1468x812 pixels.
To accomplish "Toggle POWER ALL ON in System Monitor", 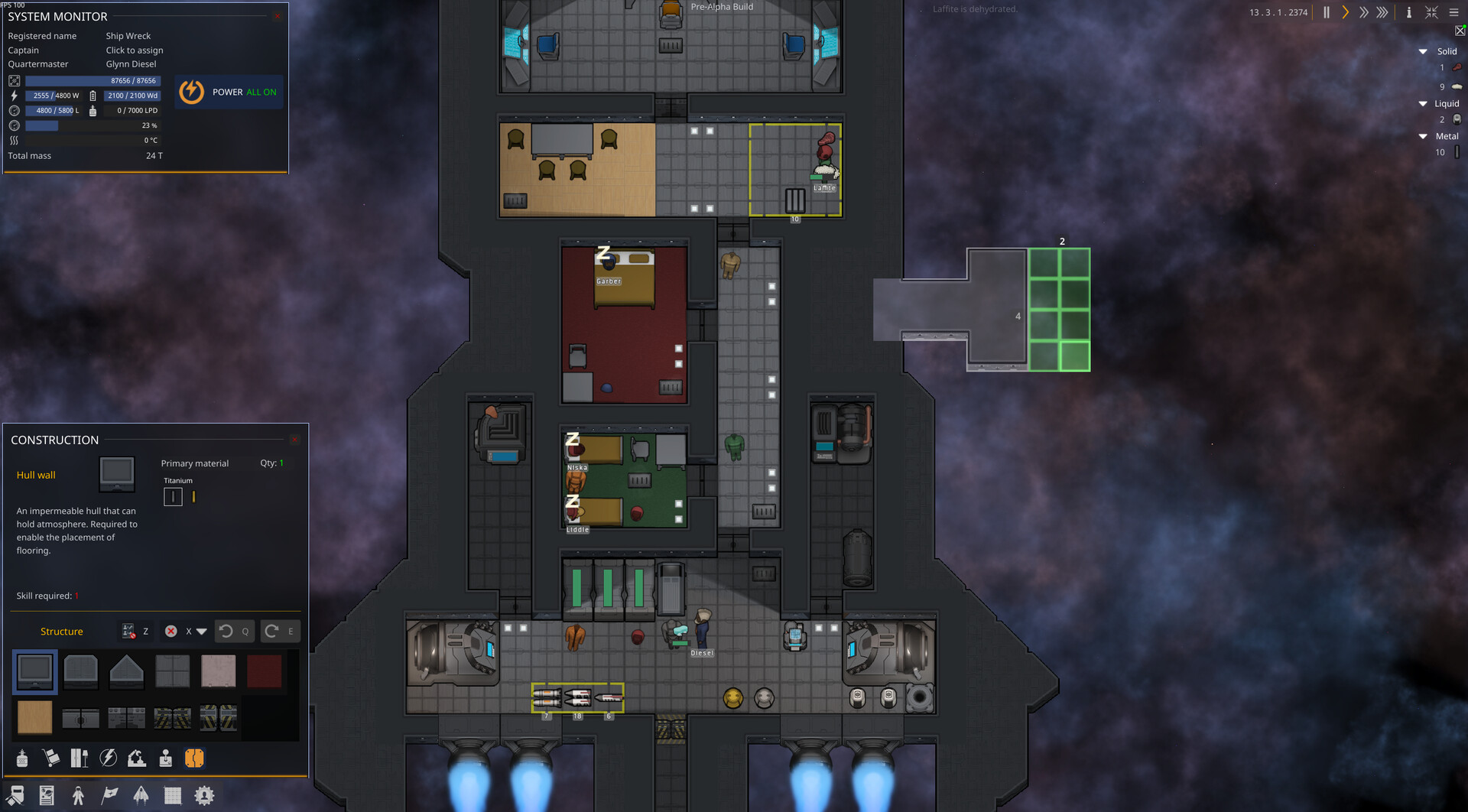I will click(x=229, y=92).
